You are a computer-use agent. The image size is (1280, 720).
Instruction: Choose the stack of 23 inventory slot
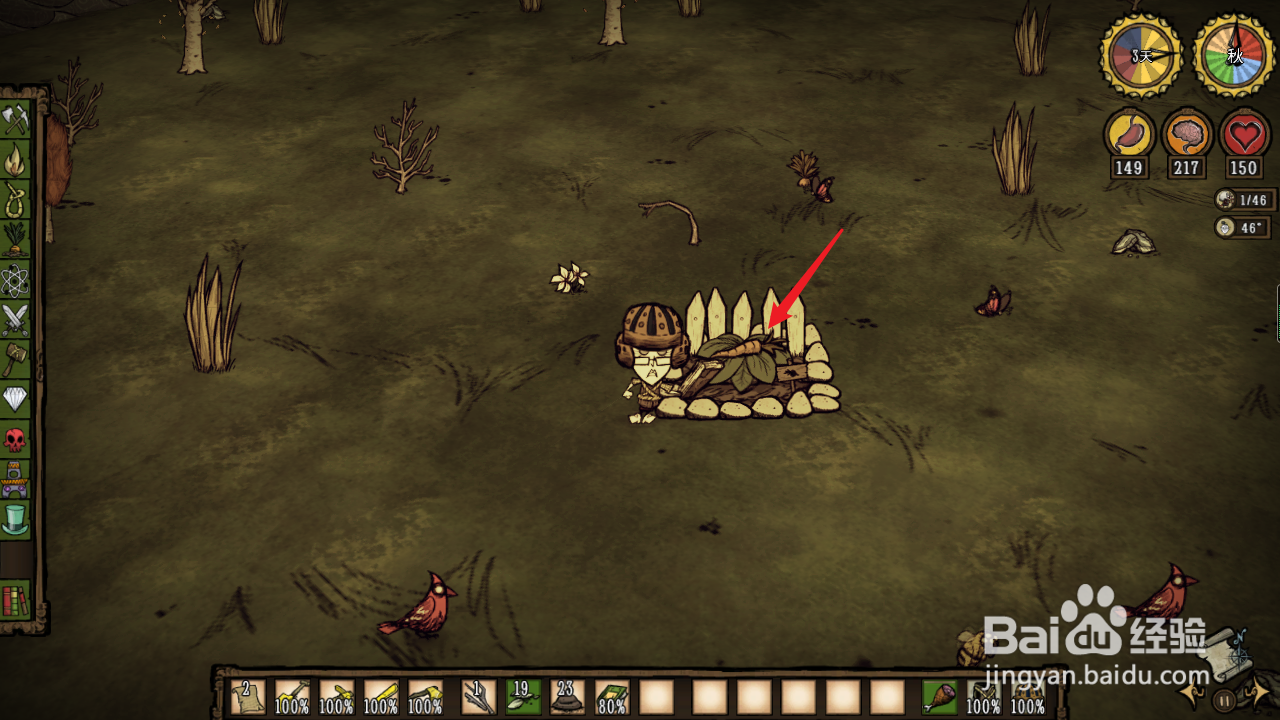567,697
